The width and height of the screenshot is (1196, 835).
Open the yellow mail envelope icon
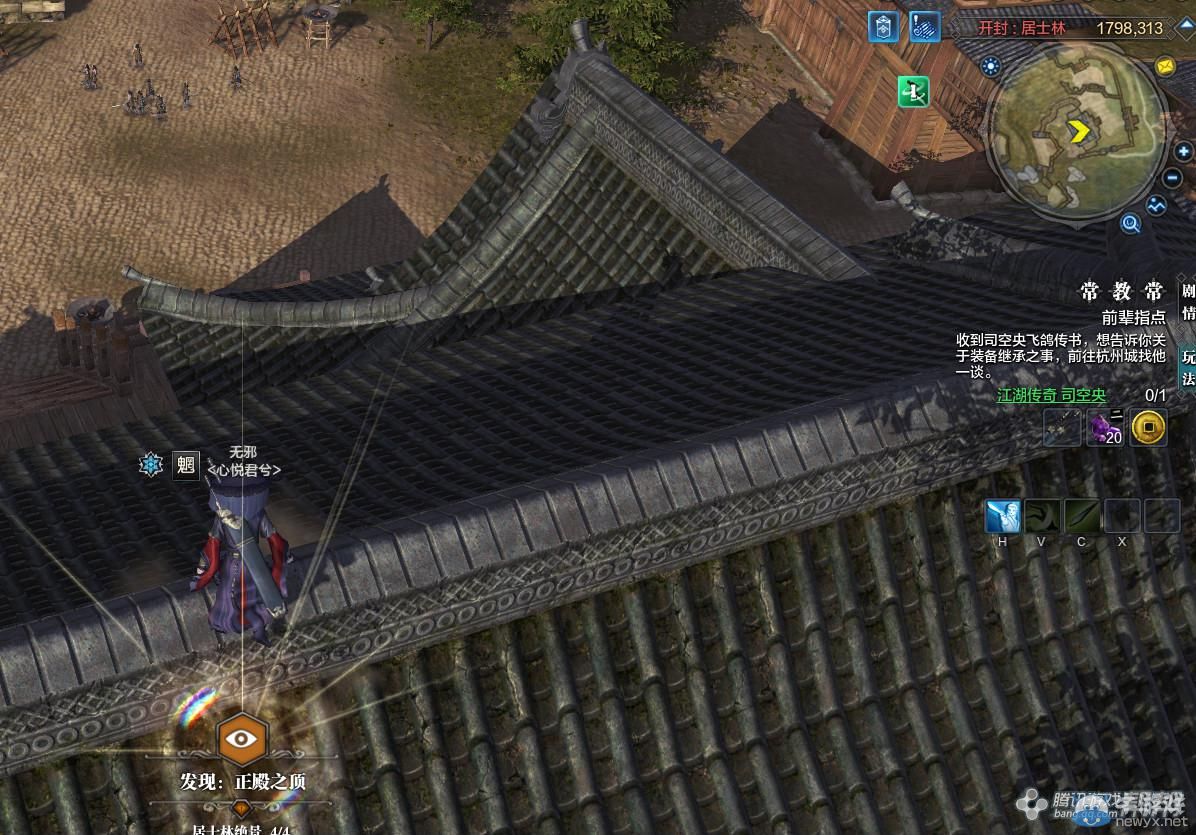[1165, 66]
